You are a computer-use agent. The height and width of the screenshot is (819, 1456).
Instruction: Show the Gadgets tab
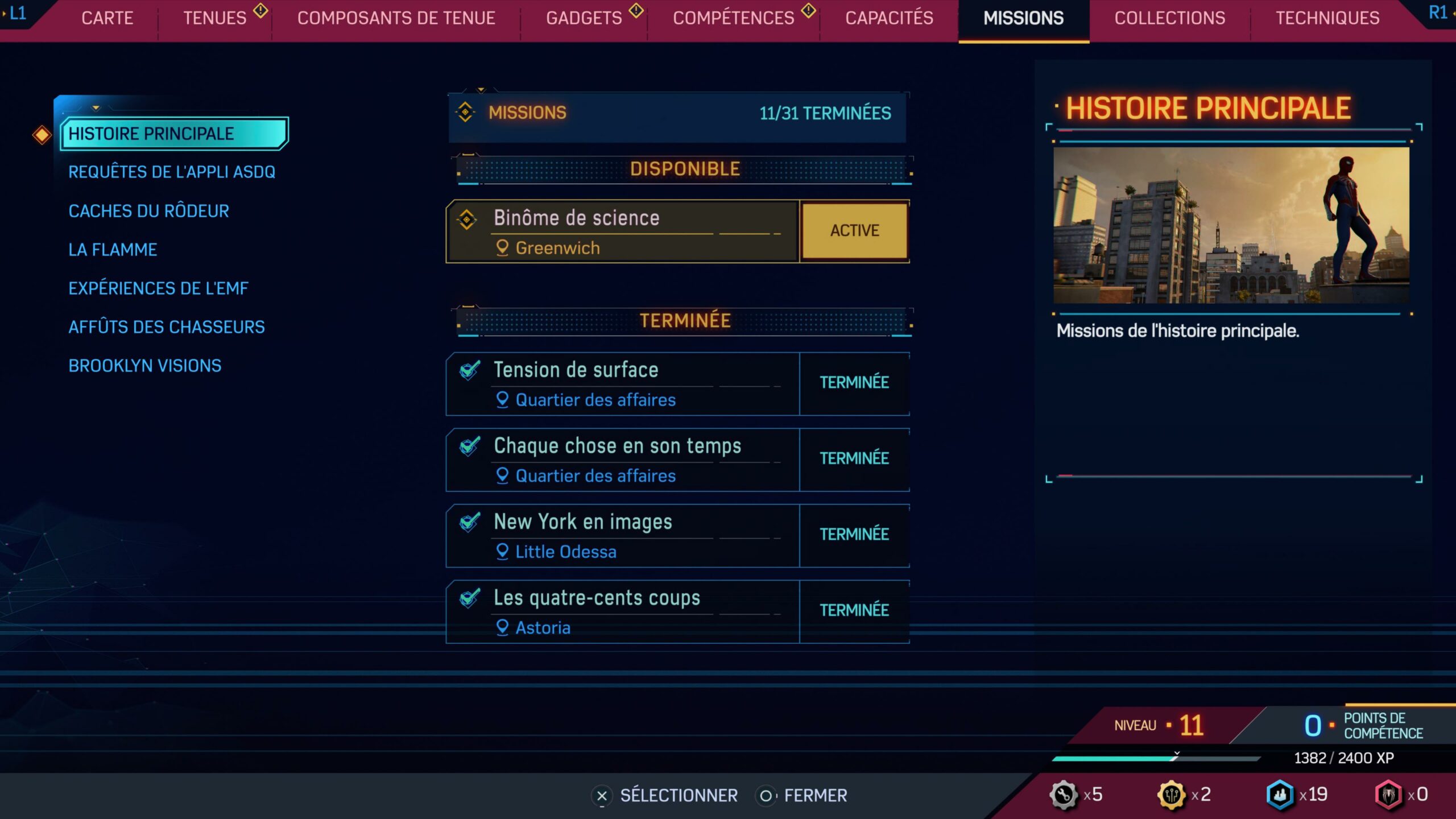[584, 18]
